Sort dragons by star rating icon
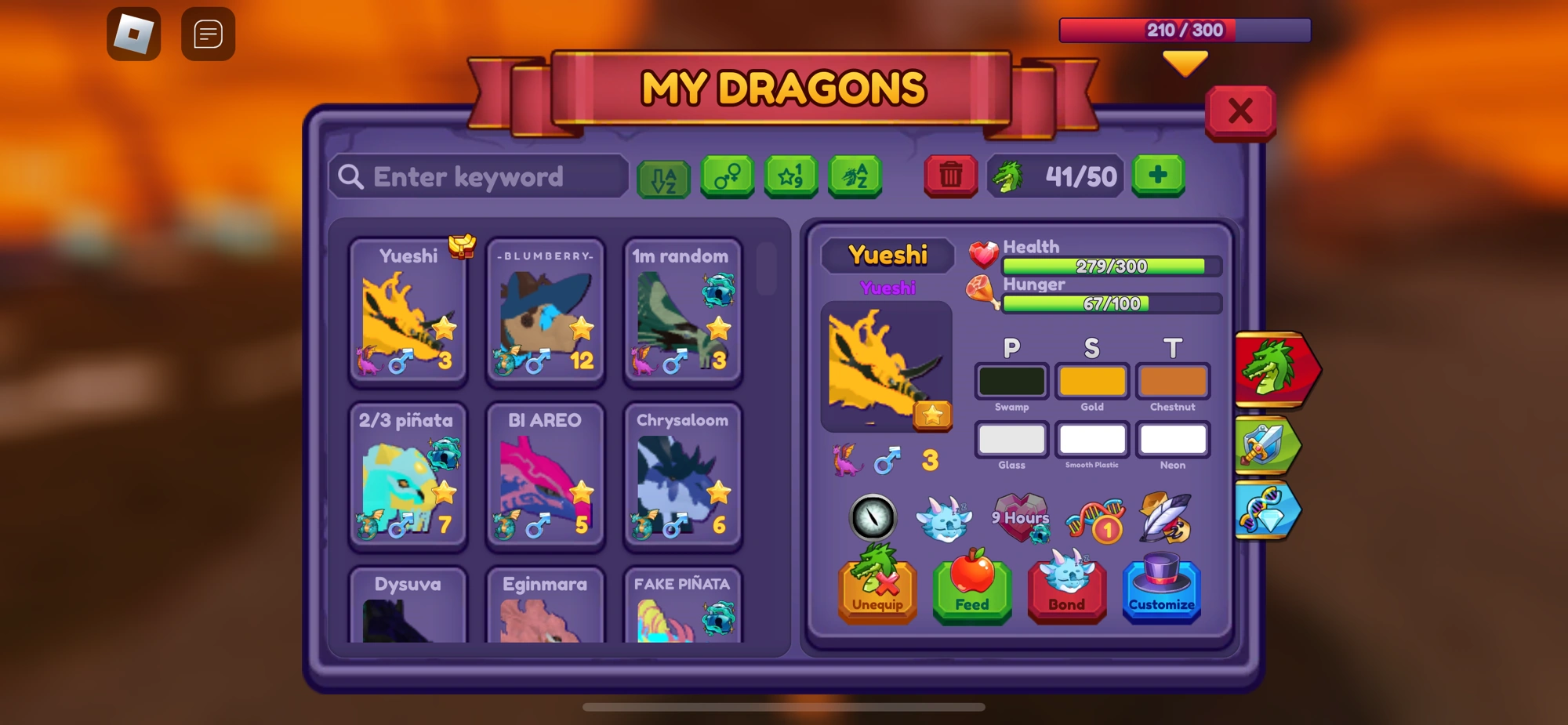Screen dimensions: 1568x725 pyautogui.click(x=791, y=176)
